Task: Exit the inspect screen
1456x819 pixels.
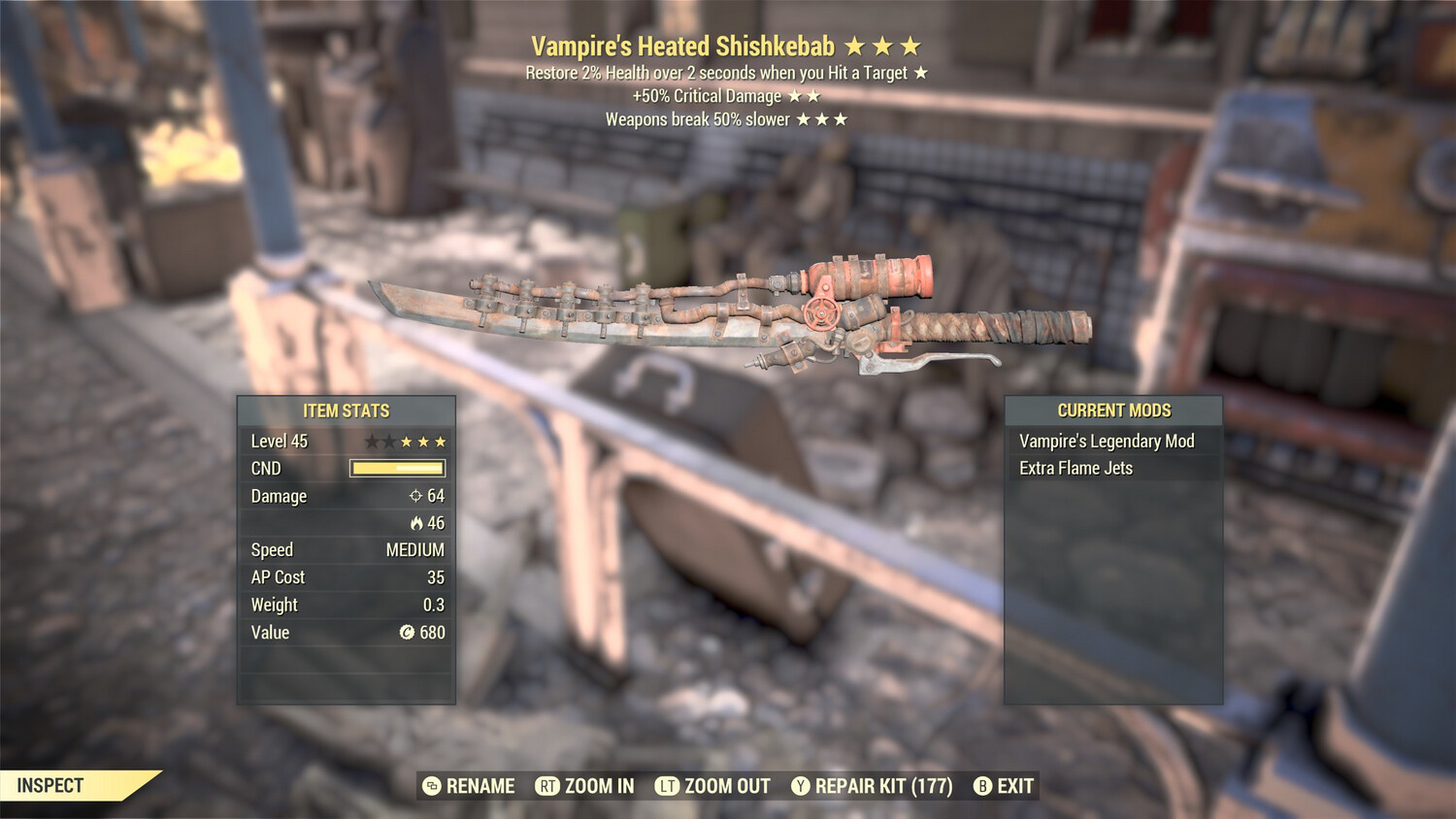Action: (x=1004, y=786)
